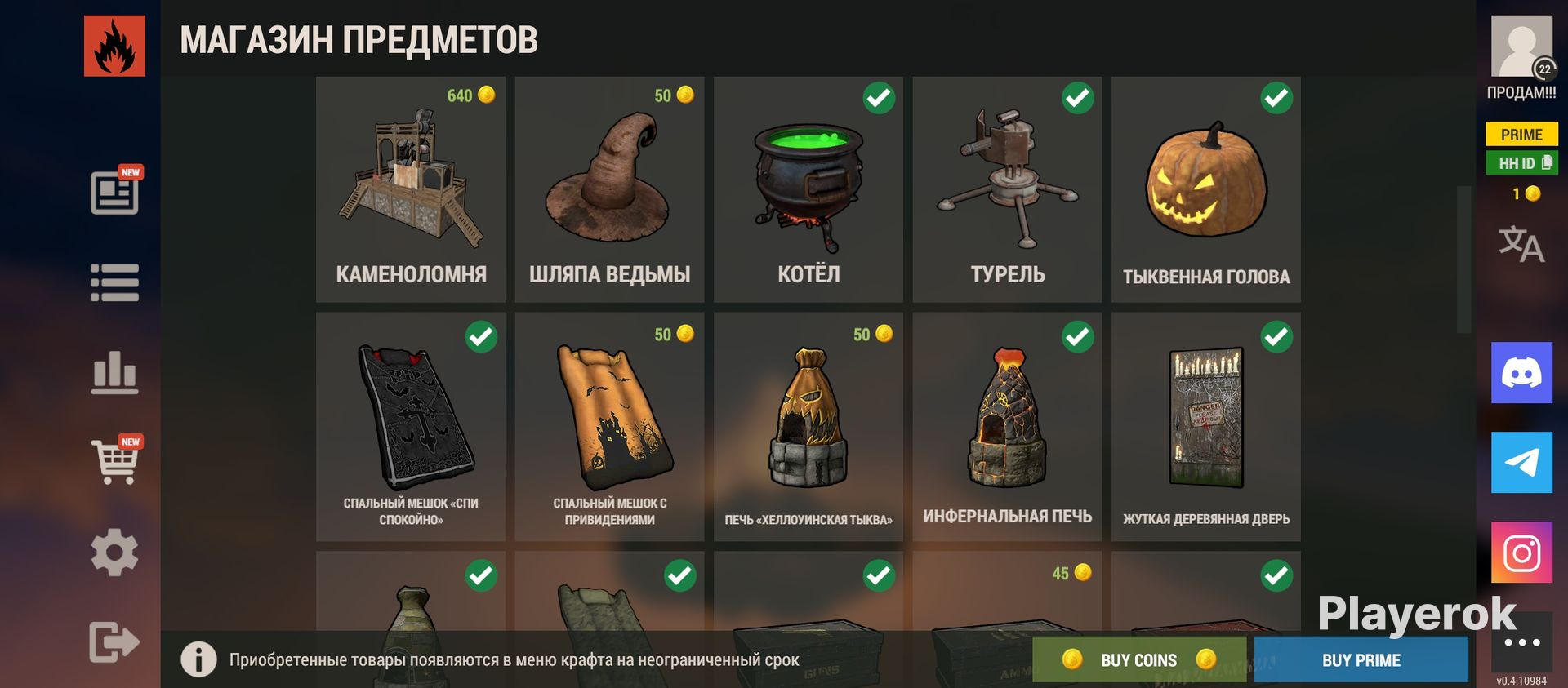1568x688 pixels.
Task: Select the Каменоломня shop item
Action: point(411,189)
